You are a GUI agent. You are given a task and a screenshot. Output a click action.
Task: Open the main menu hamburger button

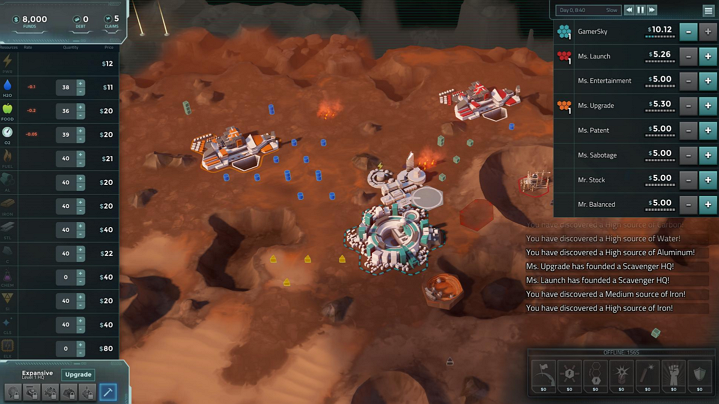pyautogui.click(x=708, y=10)
